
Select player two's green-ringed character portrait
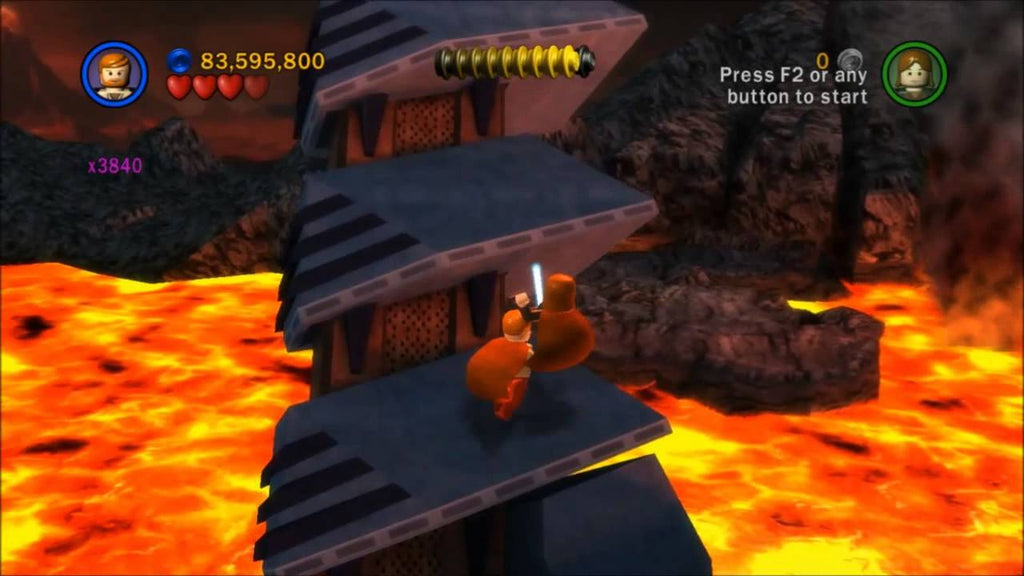[914, 73]
